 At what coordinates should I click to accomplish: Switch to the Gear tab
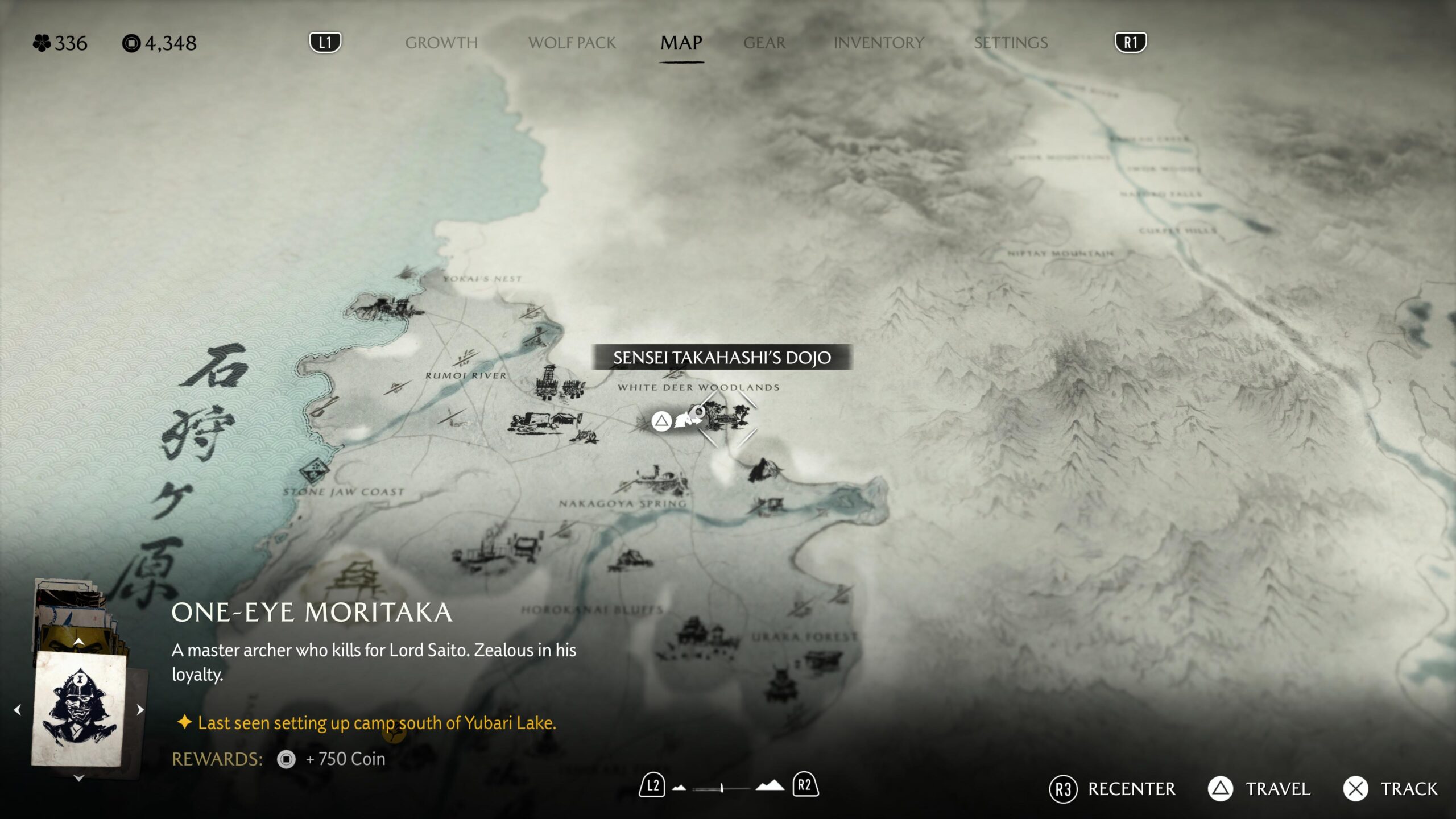(764, 43)
